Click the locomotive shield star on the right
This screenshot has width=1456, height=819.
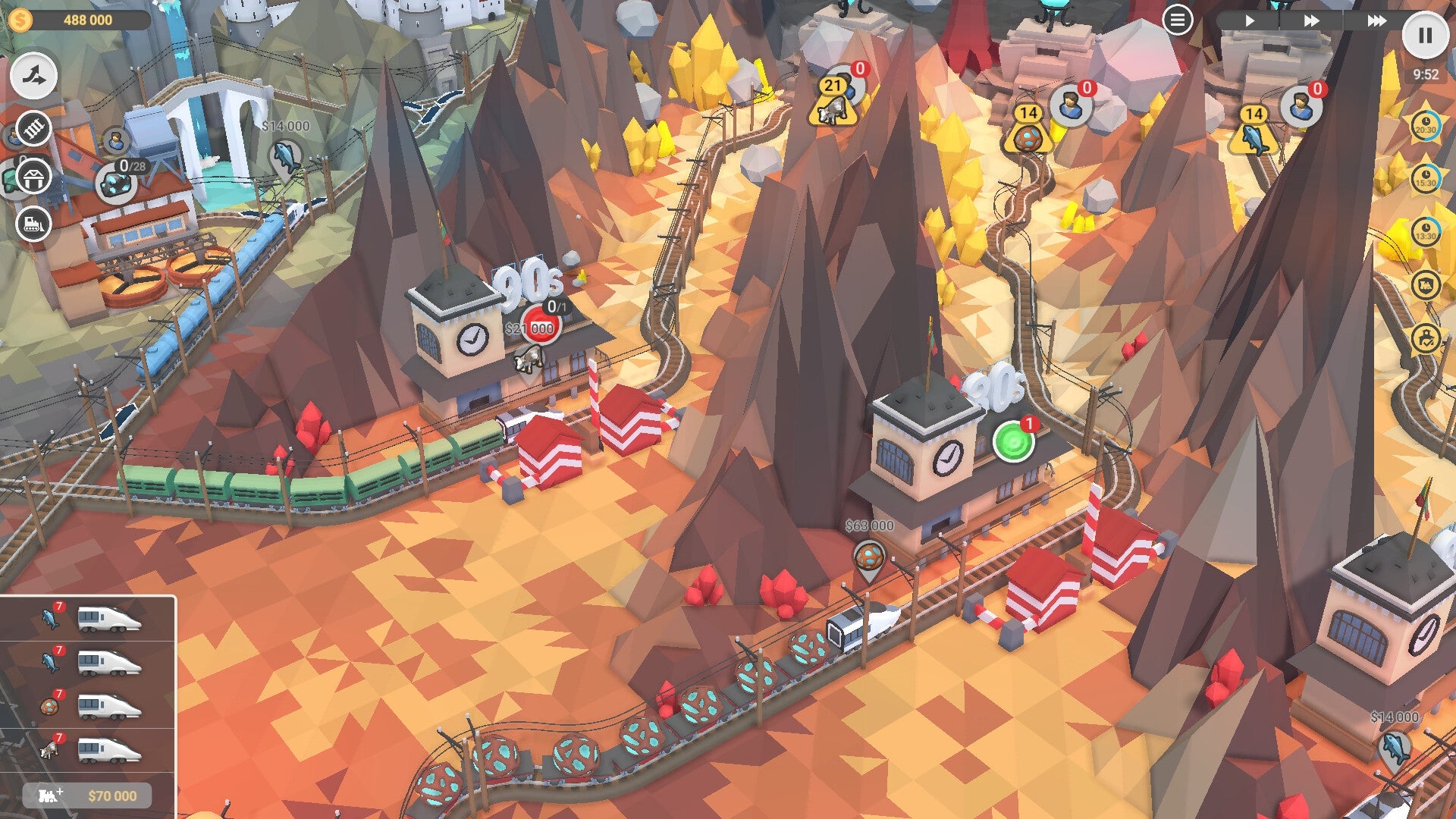(x=1426, y=284)
